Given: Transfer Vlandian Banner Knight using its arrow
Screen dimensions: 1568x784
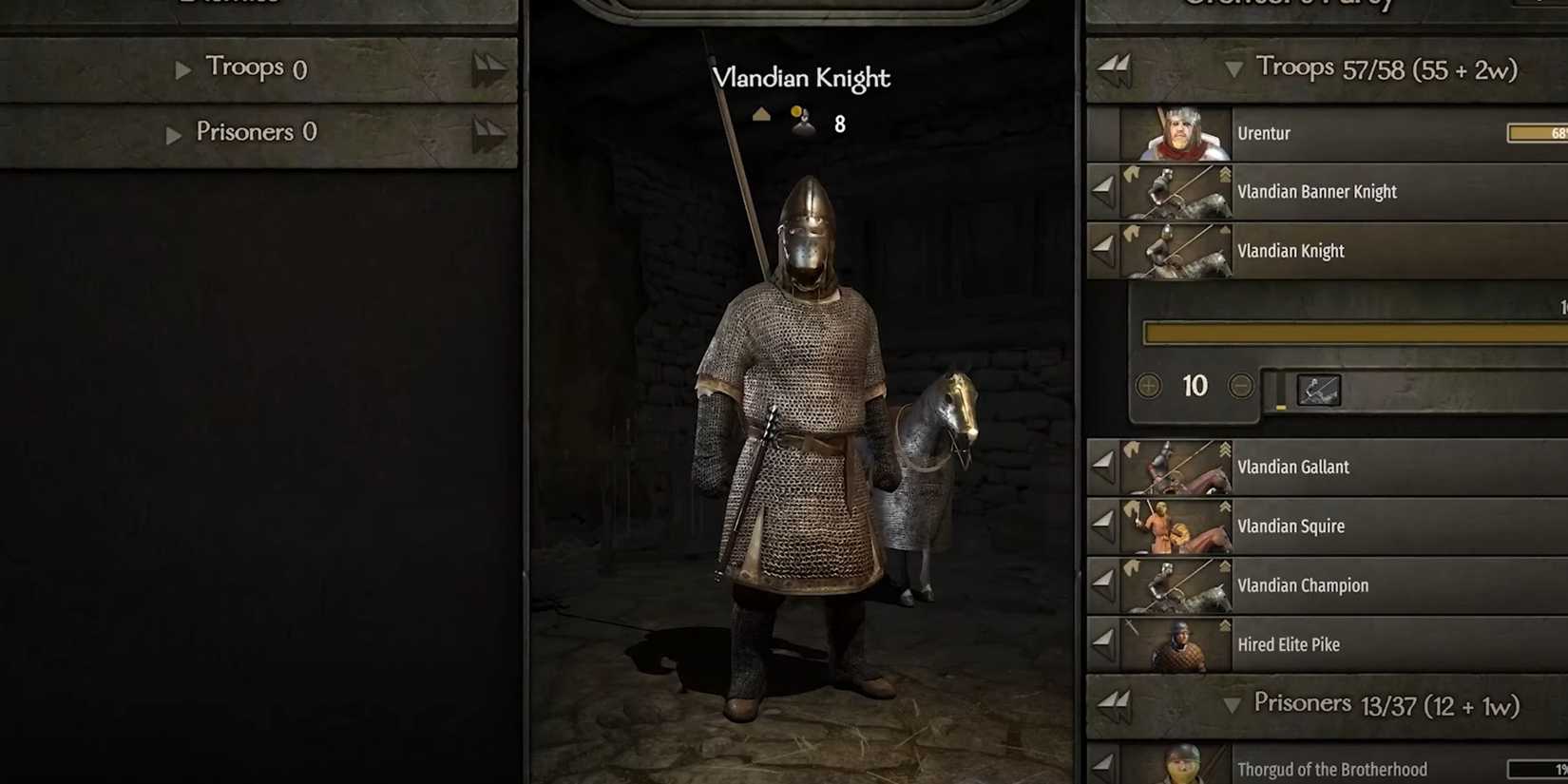Looking at the screenshot, I should click(1102, 191).
